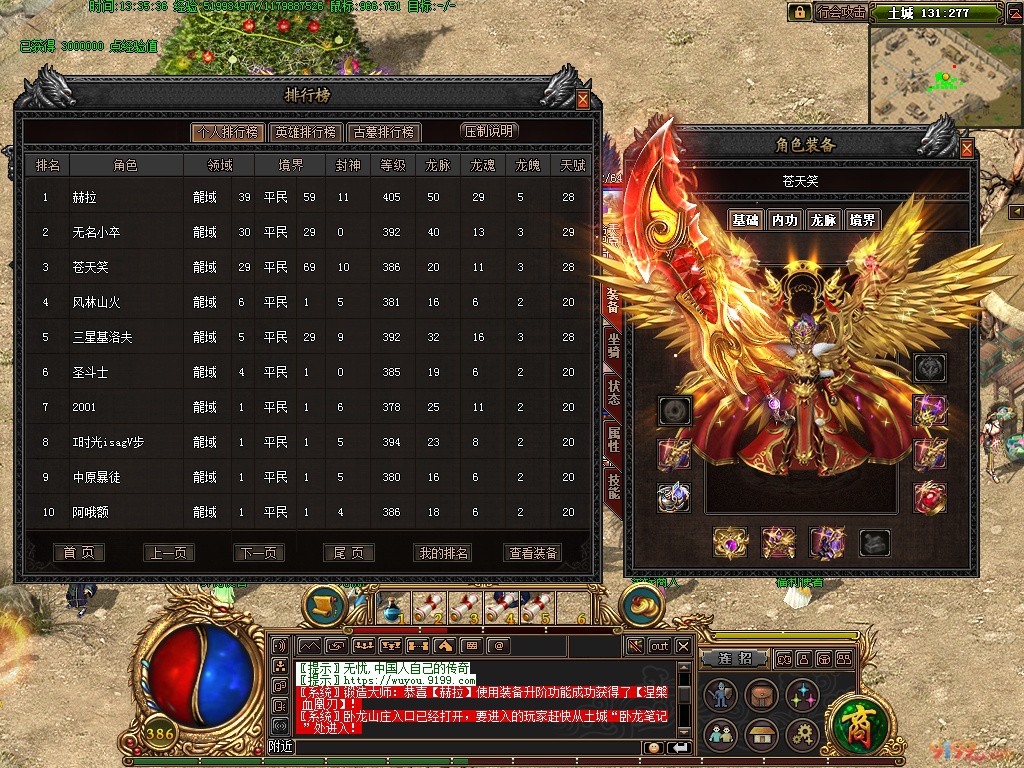1024x768 pixels.
Task: Close the 角色装备 character equipment window
Action: 966,149
